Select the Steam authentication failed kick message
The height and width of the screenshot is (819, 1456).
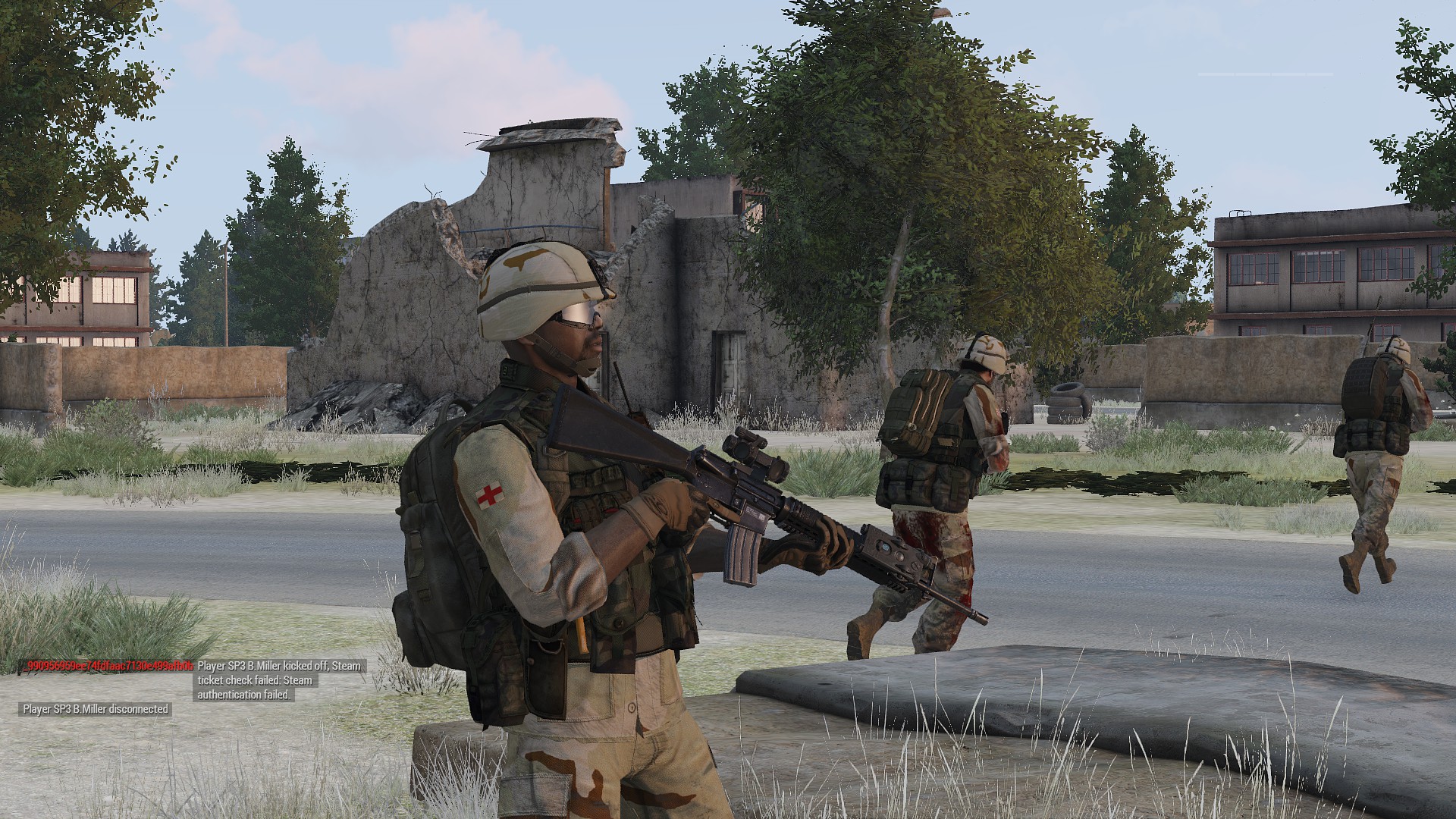pyautogui.click(x=278, y=679)
